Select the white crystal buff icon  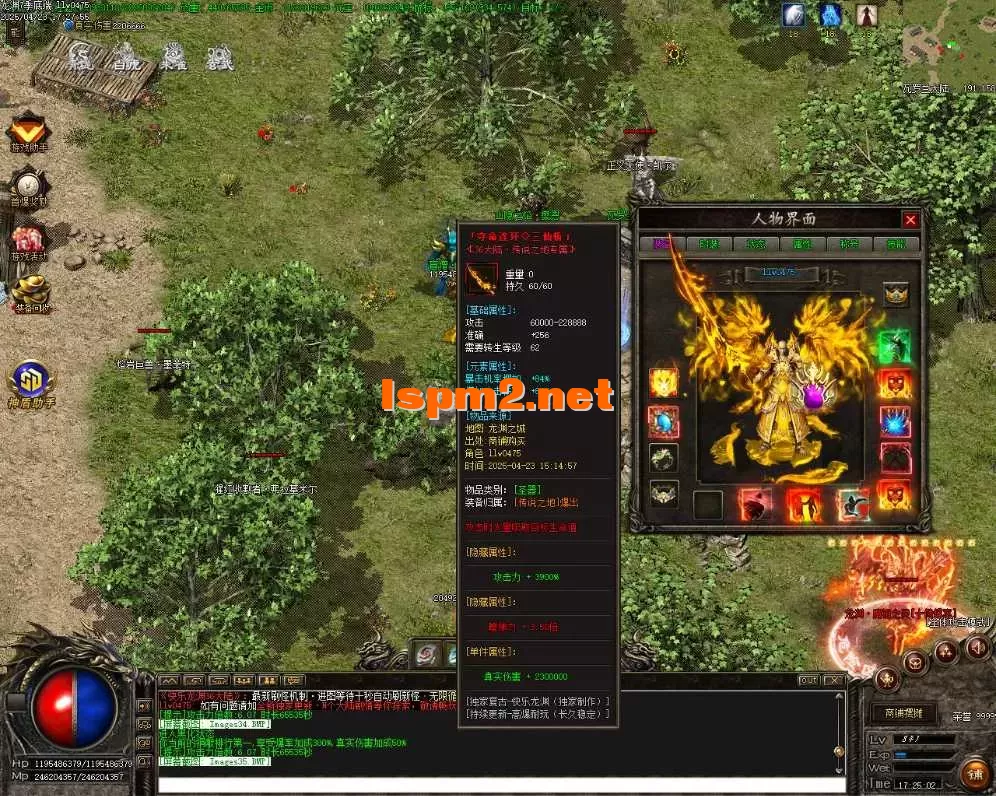[x=793, y=15]
